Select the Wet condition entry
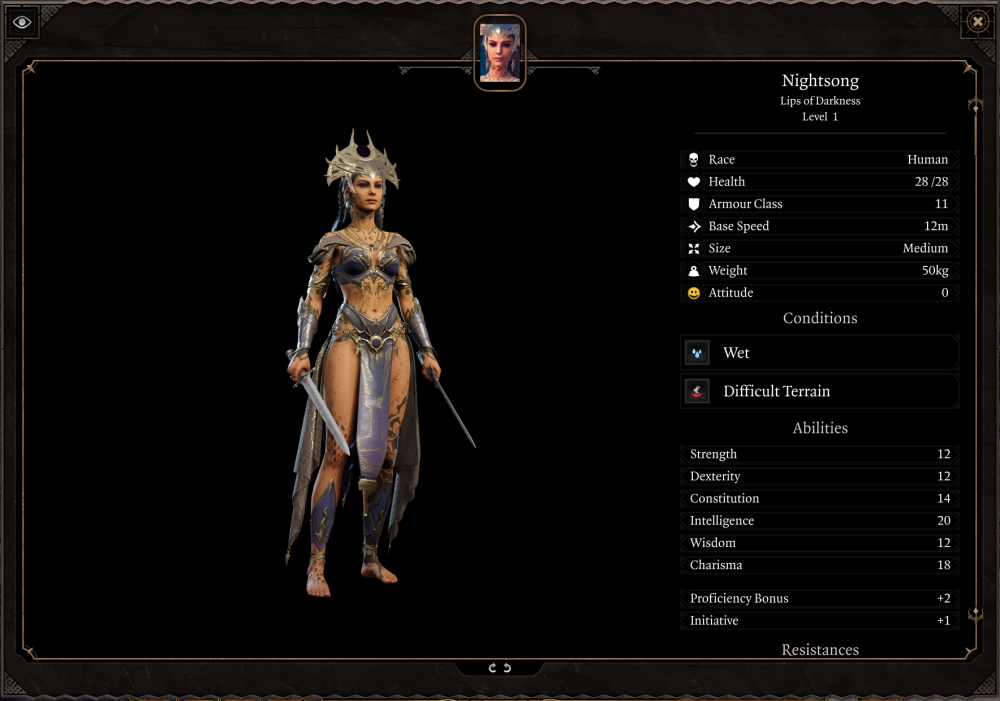Viewport: 1000px width, 701px height. click(x=819, y=353)
